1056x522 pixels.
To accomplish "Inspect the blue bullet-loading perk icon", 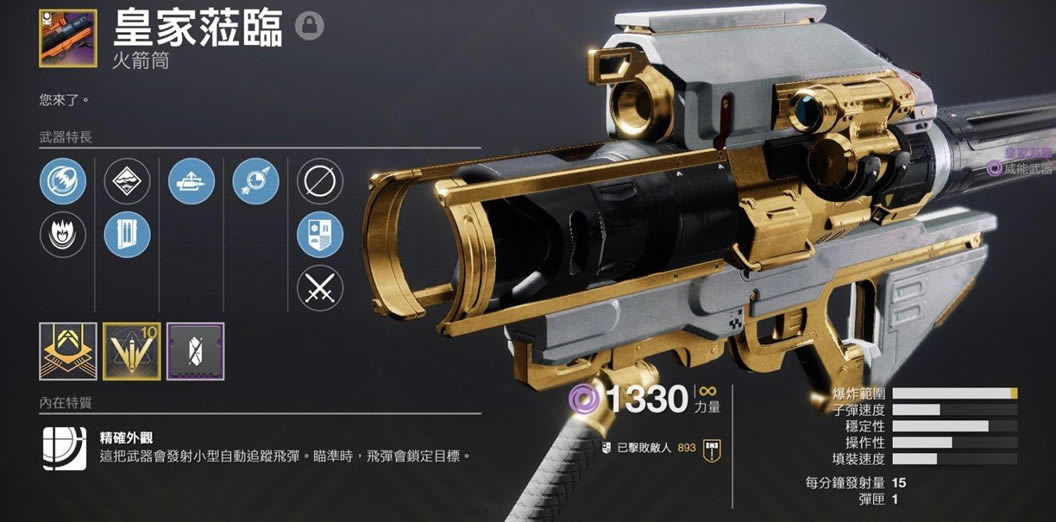I will pos(191,181).
